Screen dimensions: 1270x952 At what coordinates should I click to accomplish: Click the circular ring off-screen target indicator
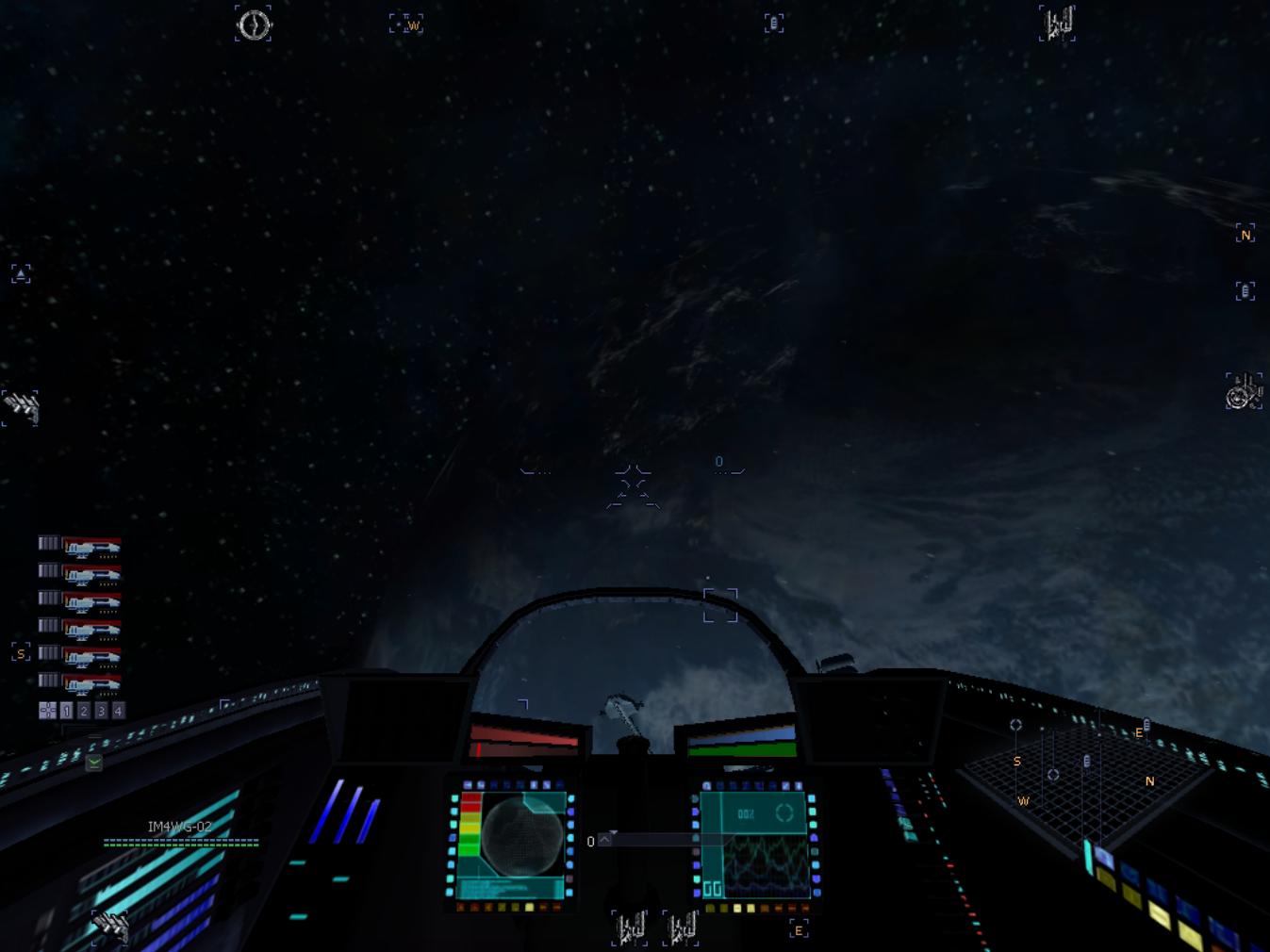coord(254,25)
